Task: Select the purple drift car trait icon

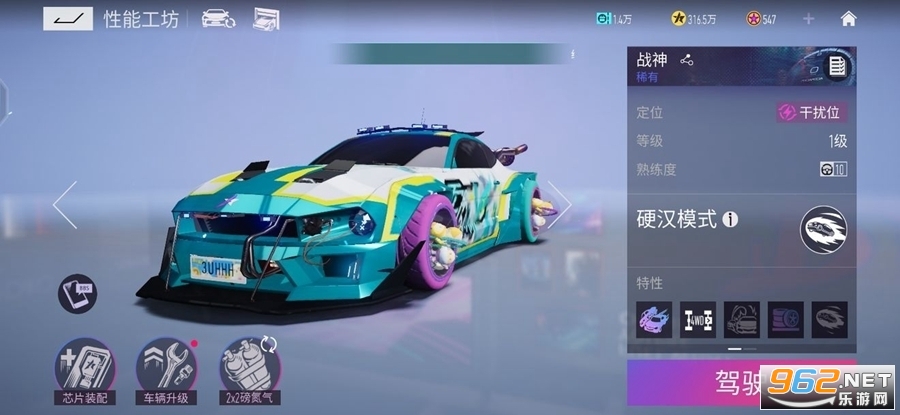Action: point(654,319)
